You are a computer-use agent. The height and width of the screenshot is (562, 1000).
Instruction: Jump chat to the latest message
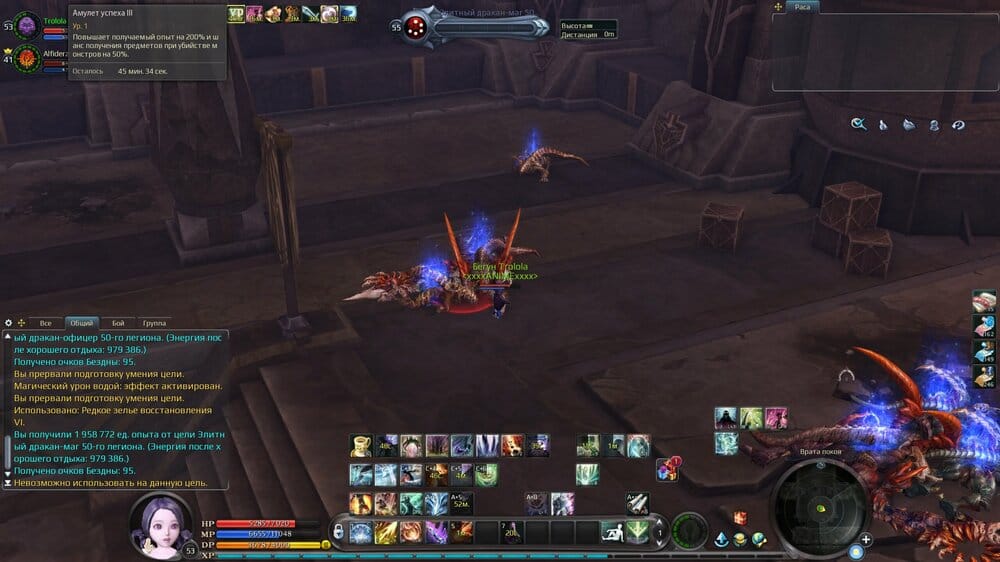click(x=8, y=483)
